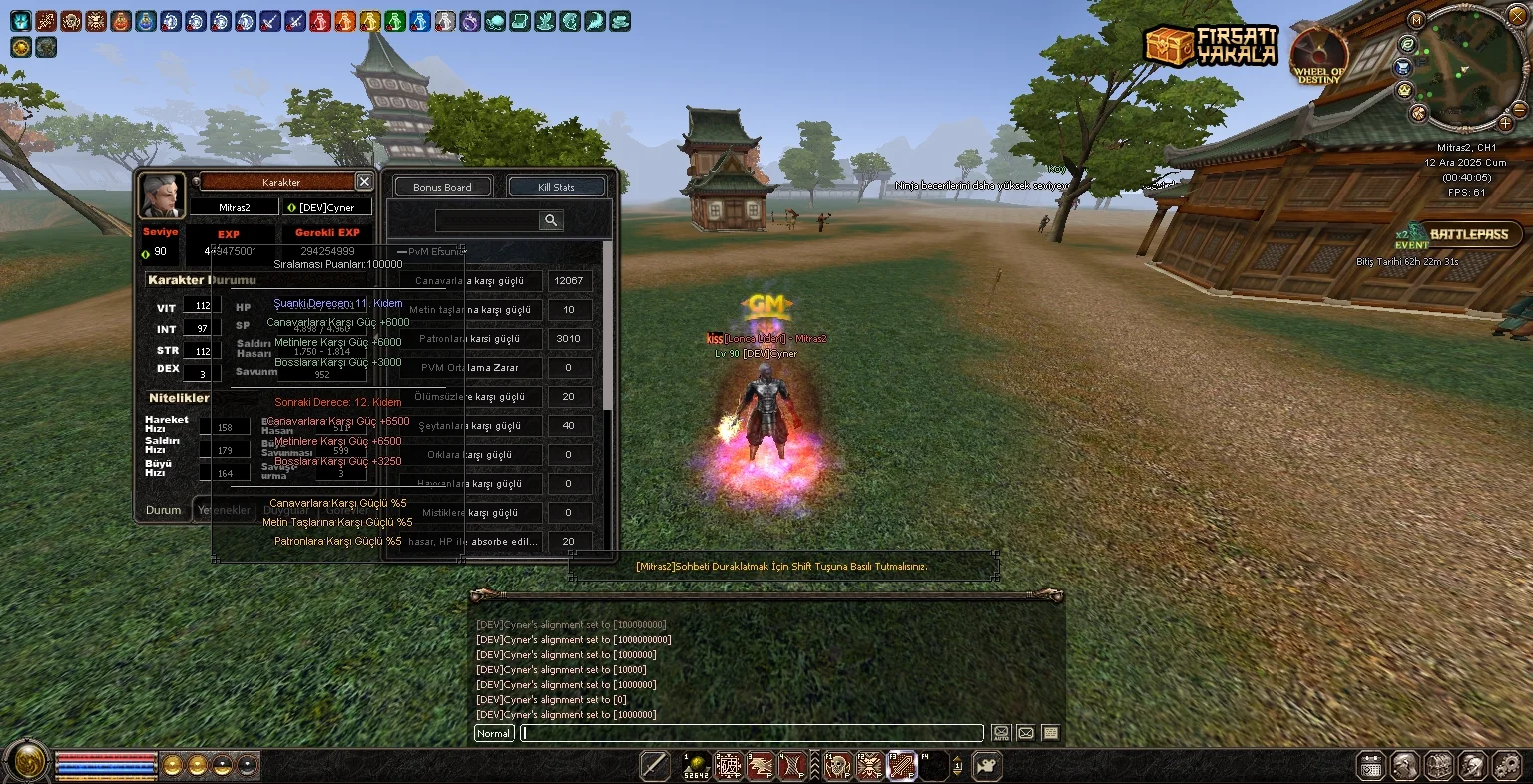
Task: Switch to the Kill Stats tab
Action: click(x=556, y=187)
